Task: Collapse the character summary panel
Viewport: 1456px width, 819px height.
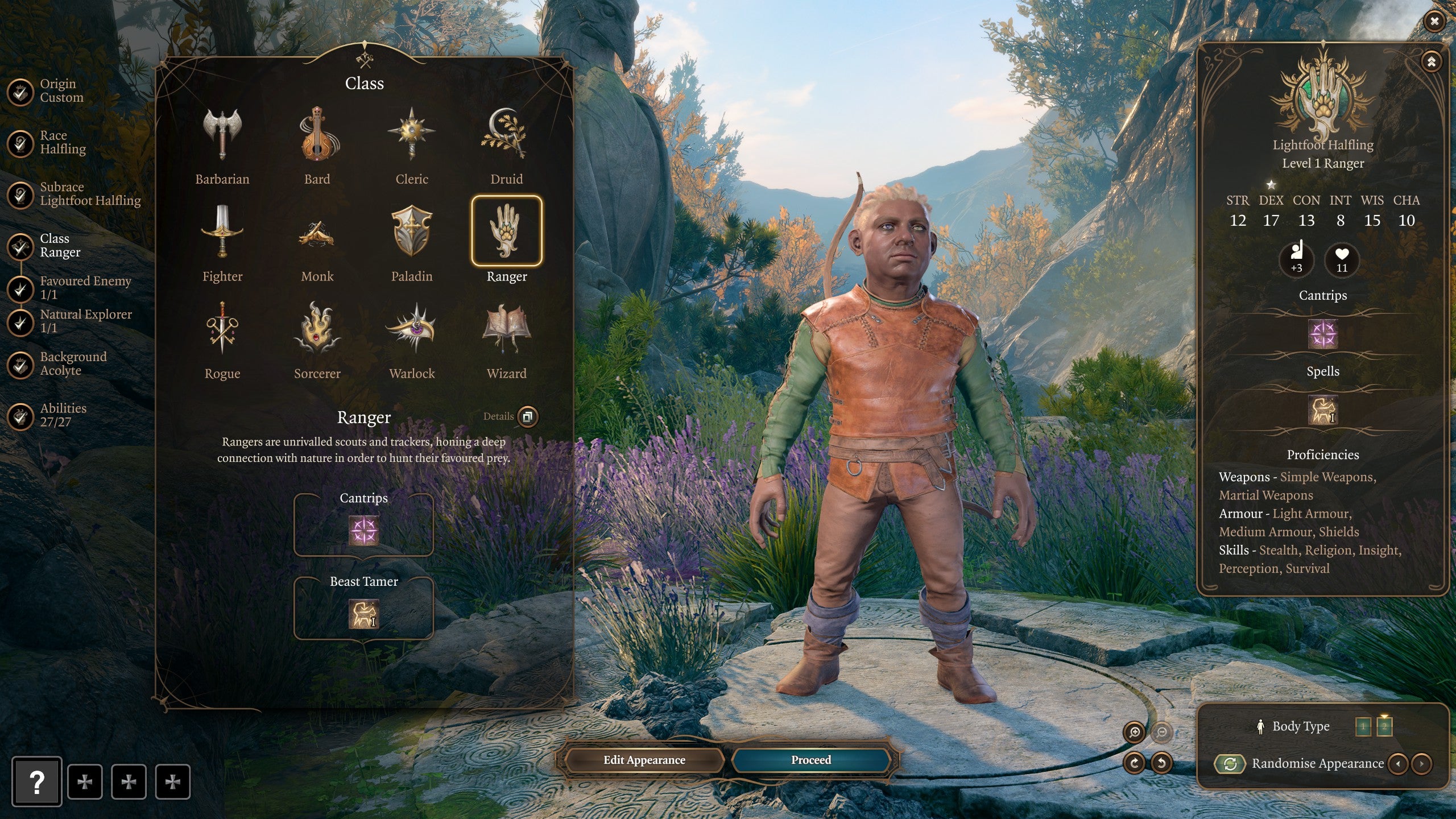Action: point(1431,61)
